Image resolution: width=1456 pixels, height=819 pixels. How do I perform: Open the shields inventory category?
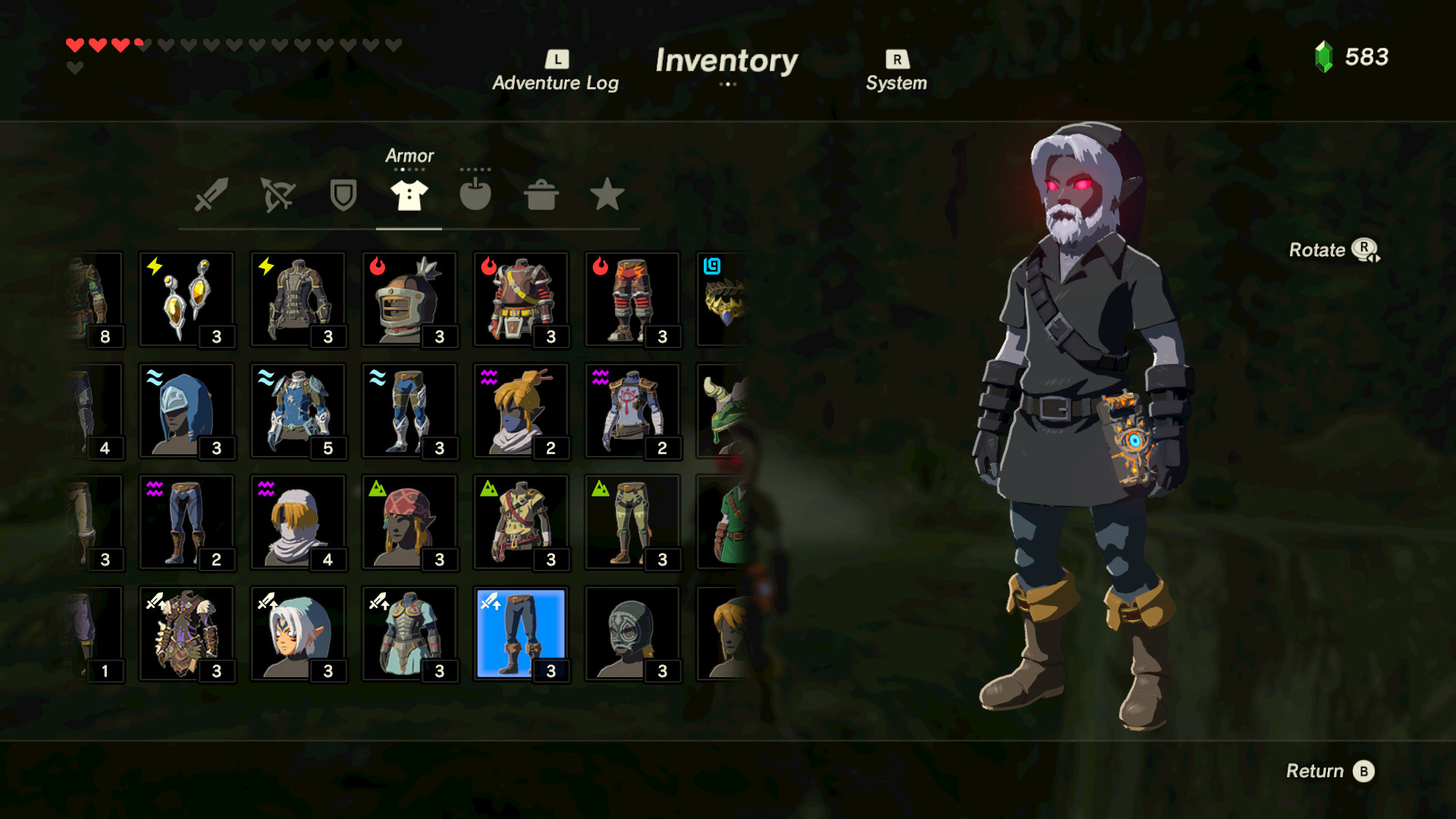pyautogui.click(x=342, y=195)
